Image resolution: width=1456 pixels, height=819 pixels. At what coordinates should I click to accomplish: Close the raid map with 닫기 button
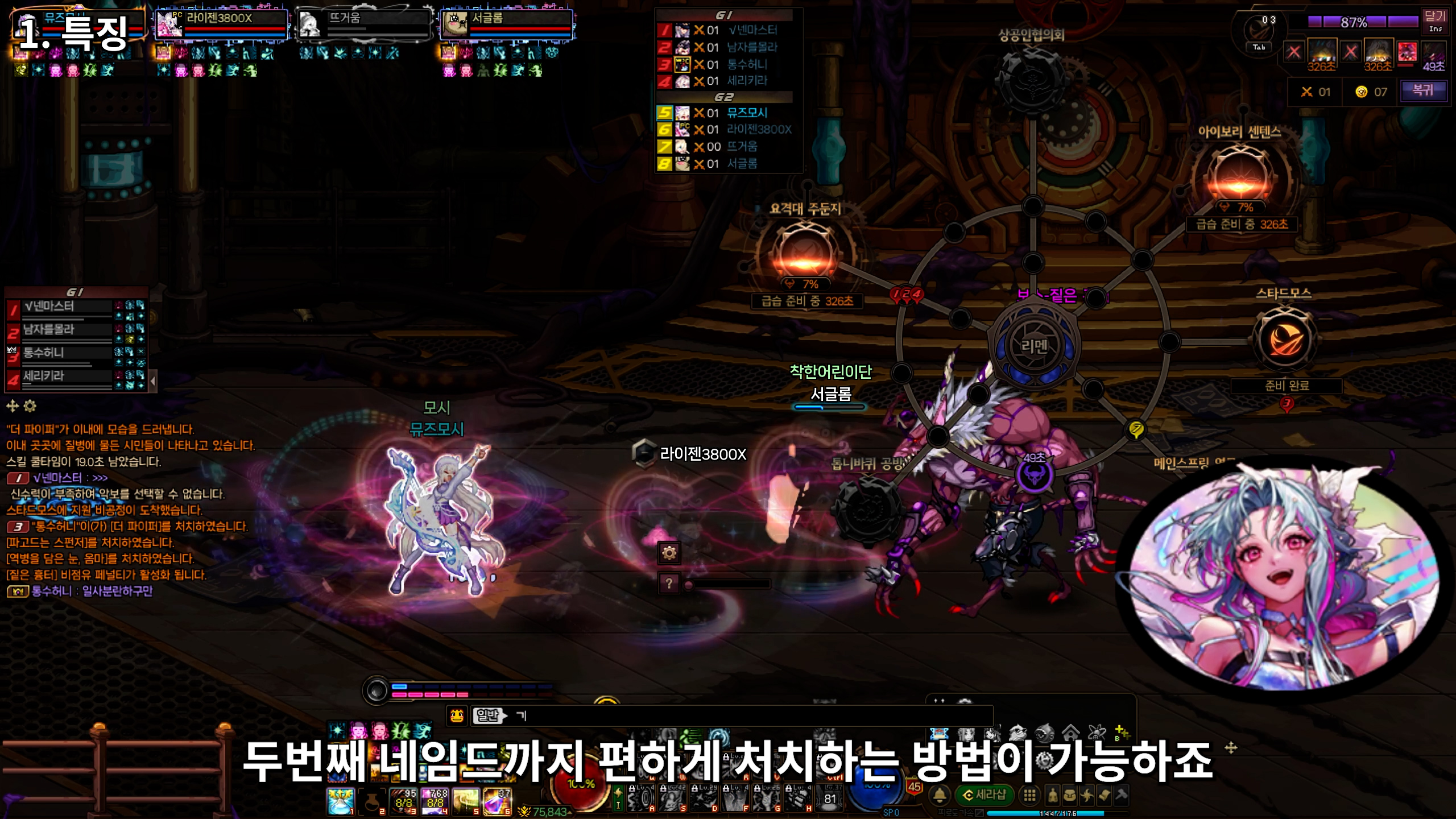pyautogui.click(x=1434, y=21)
